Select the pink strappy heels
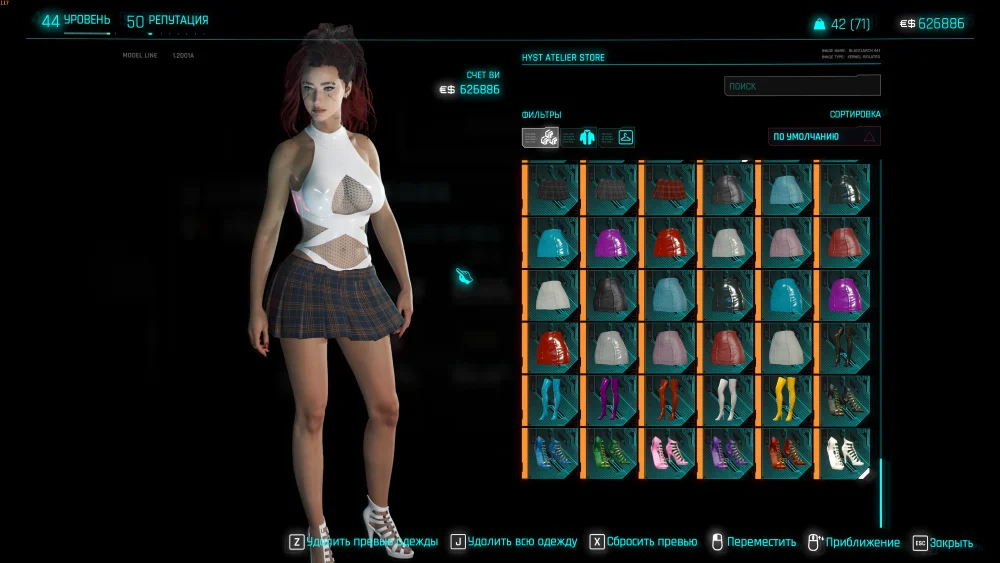Viewport: 1000px width, 563px height. point(668,451)
